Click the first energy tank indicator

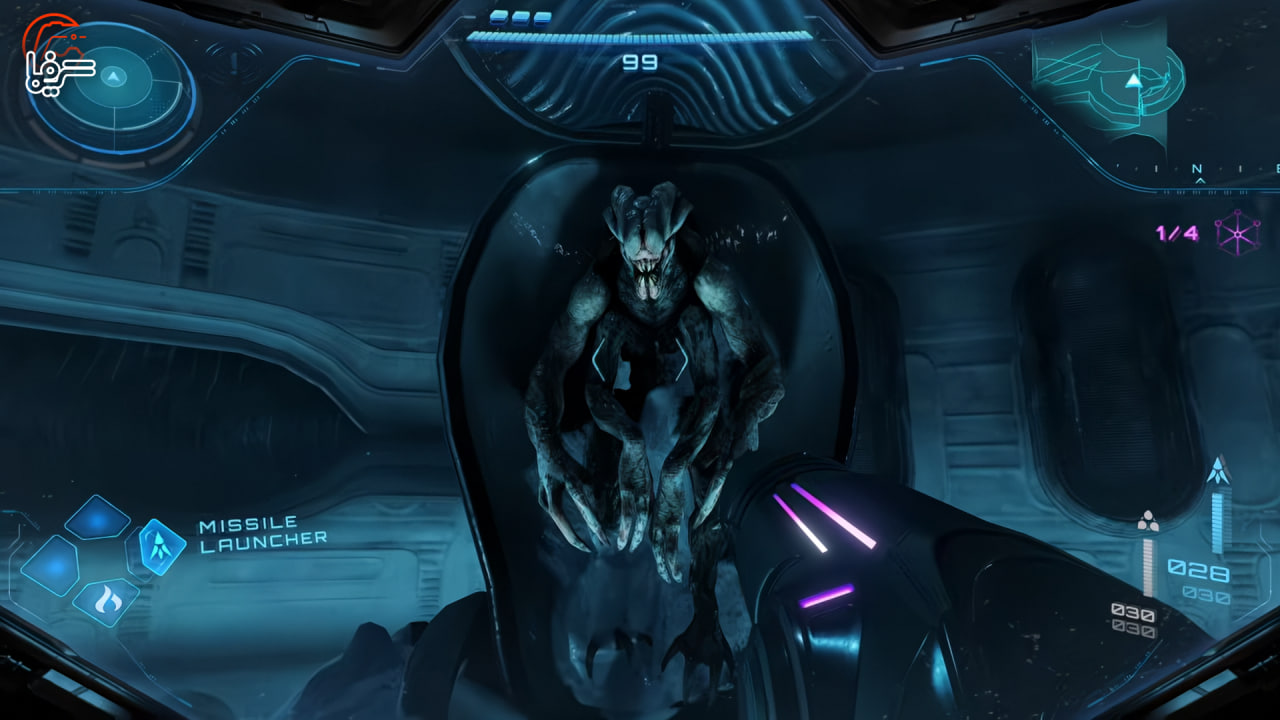tap(497, 16)
